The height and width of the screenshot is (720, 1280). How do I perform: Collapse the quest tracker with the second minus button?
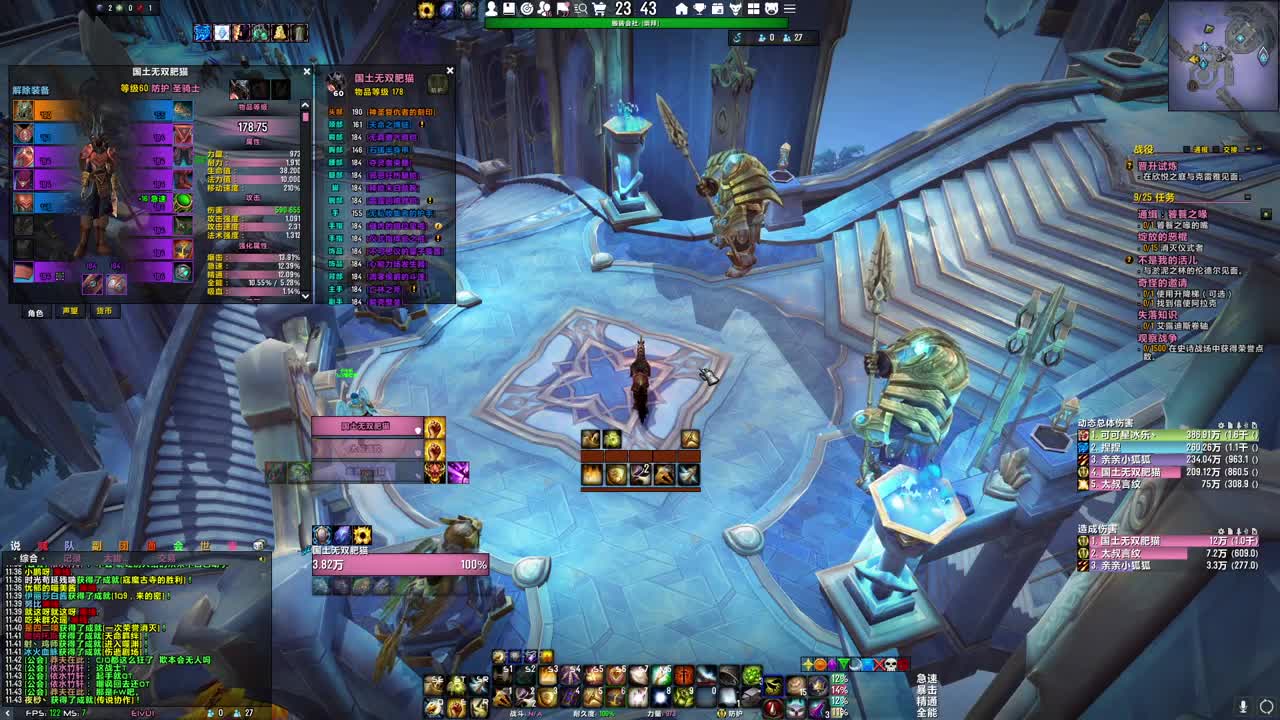tap(1258, 149)
